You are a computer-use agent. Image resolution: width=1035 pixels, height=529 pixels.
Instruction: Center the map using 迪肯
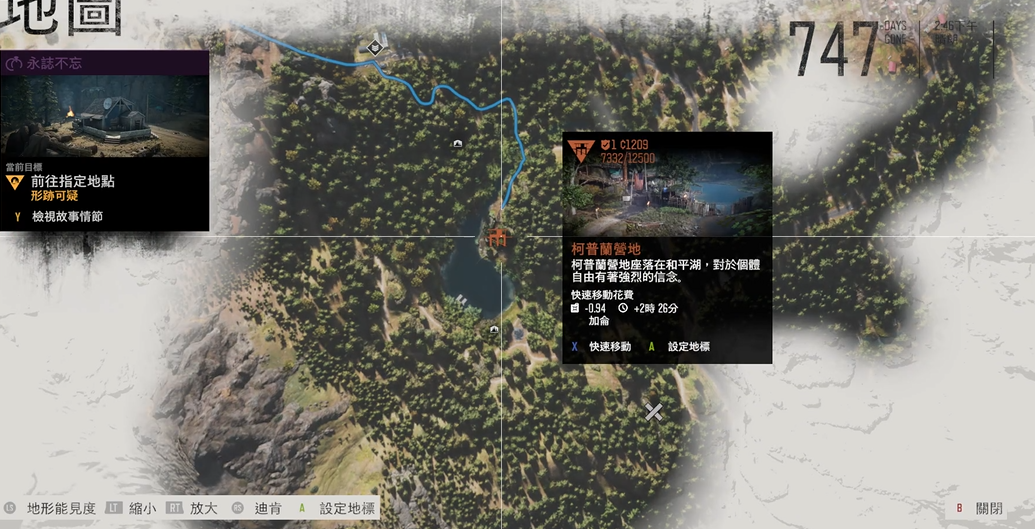coord(265,508)
